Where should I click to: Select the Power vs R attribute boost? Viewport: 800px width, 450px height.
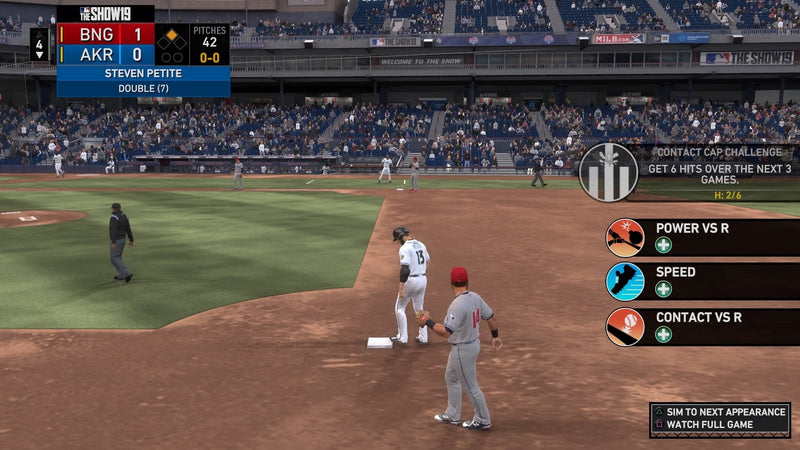click(x=700, y=237)
